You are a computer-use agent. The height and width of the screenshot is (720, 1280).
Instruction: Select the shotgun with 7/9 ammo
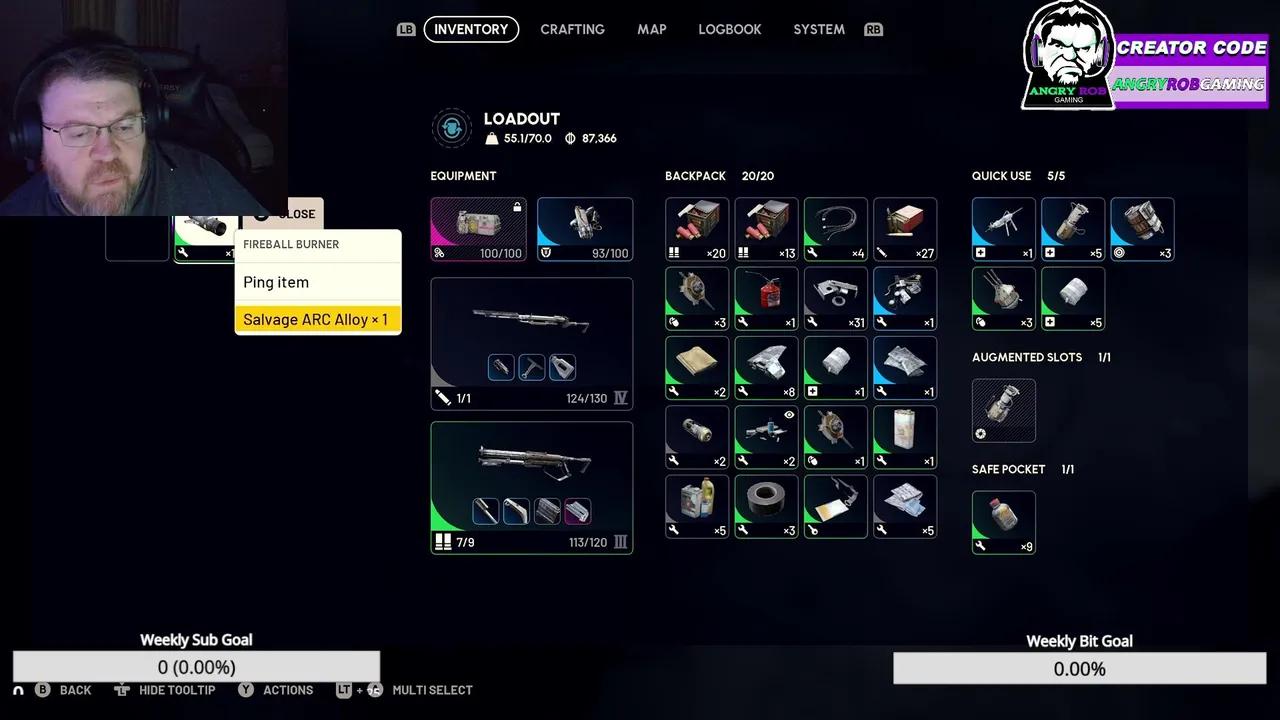(x=531, y=487)
